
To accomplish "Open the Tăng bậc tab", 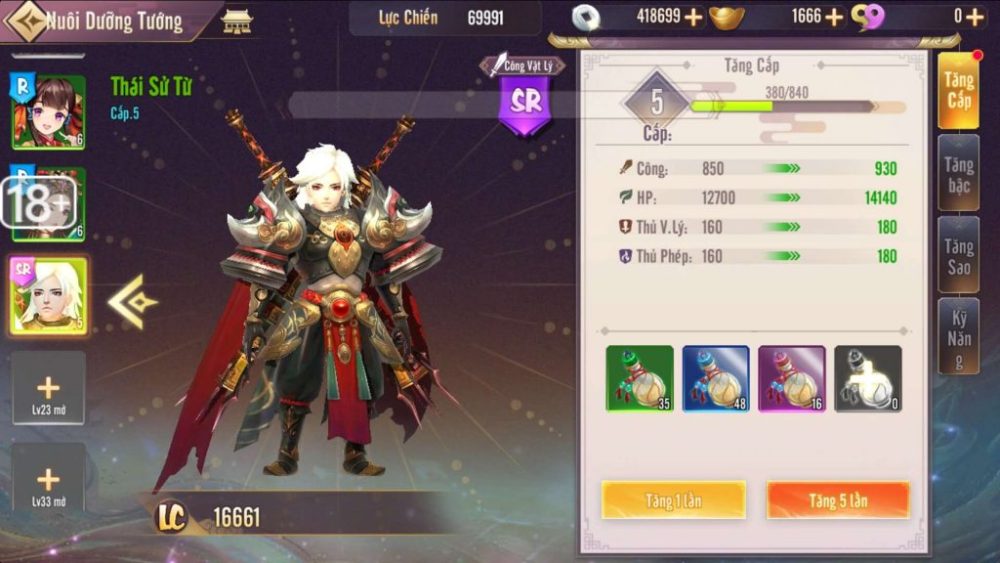I will [958, 174].
